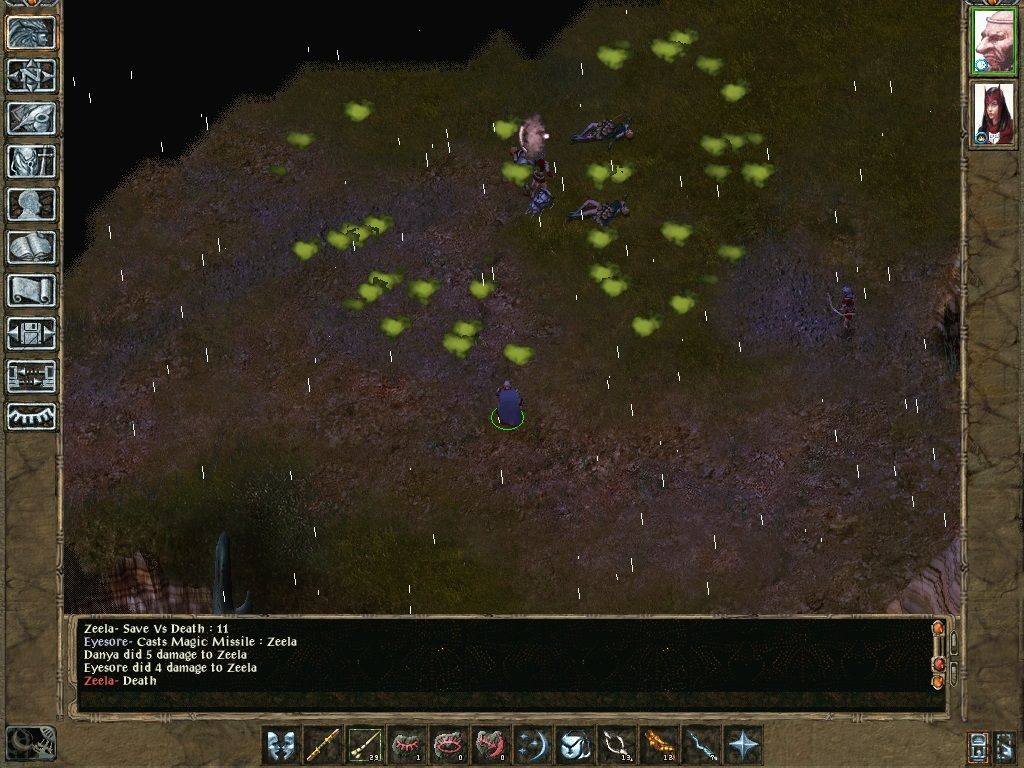Screen dimensions: 1024x768
Task: Open the dialogue masks action button
Action: (x=281, y=745)
